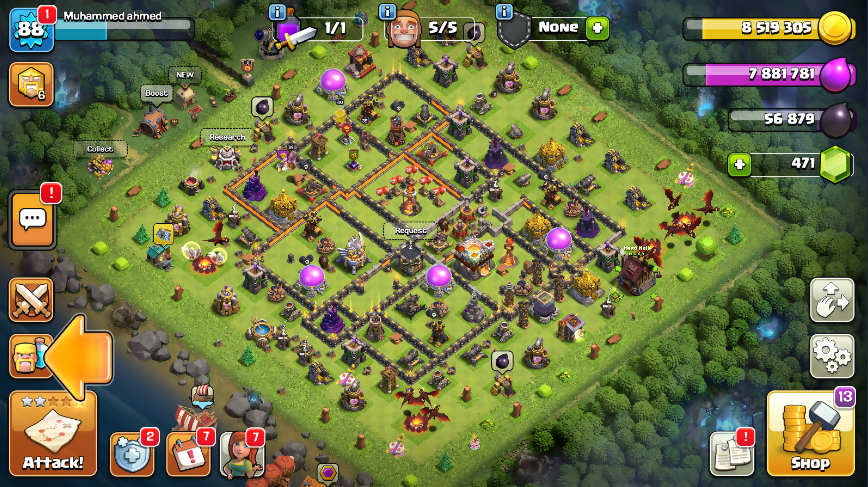This screenshot has height=487, width=868.
Task: Open the chat speech bubble panel
Action: tap(31, 219)
